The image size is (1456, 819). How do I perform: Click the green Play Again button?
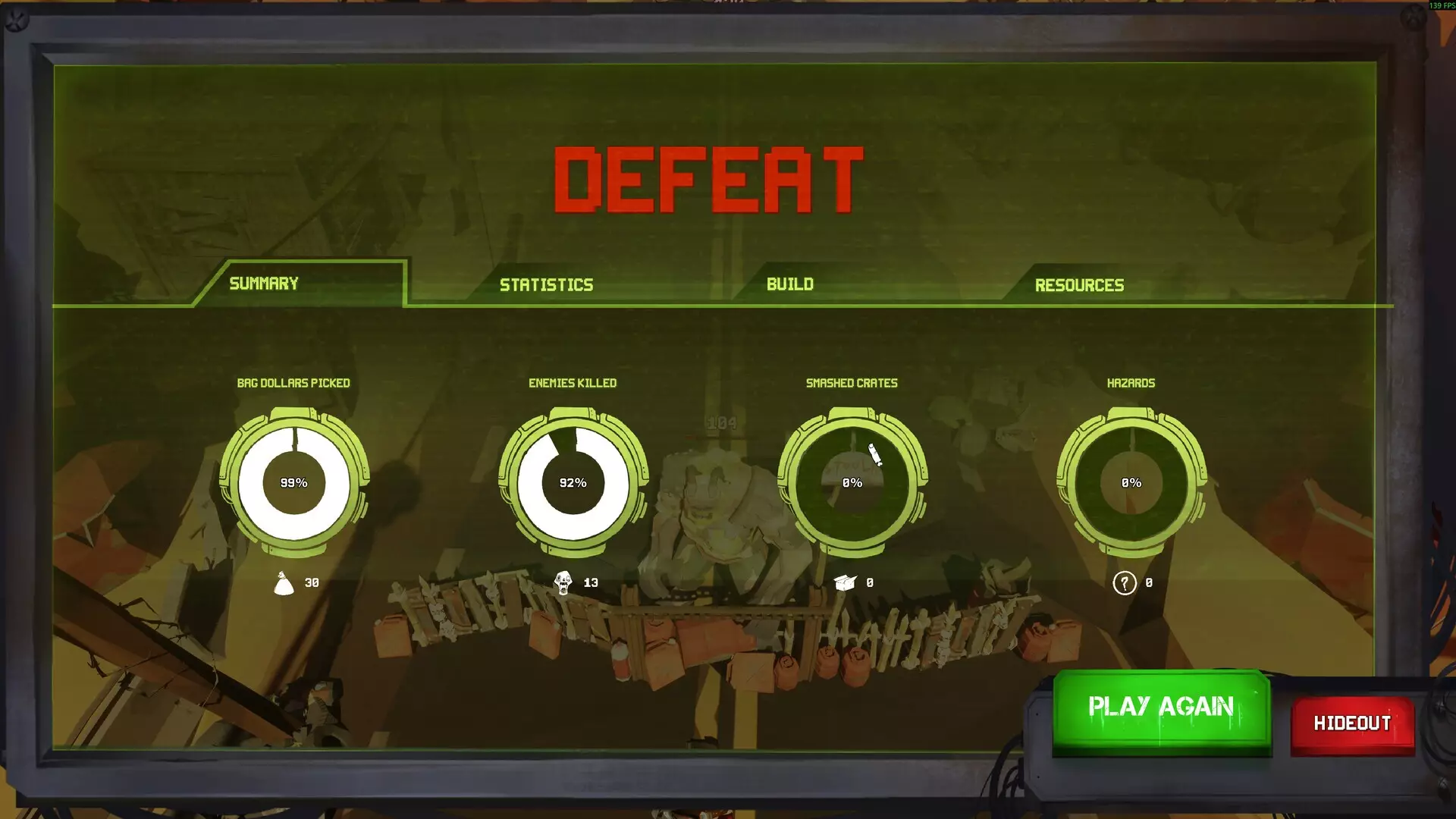click(x=1160, y=708)
